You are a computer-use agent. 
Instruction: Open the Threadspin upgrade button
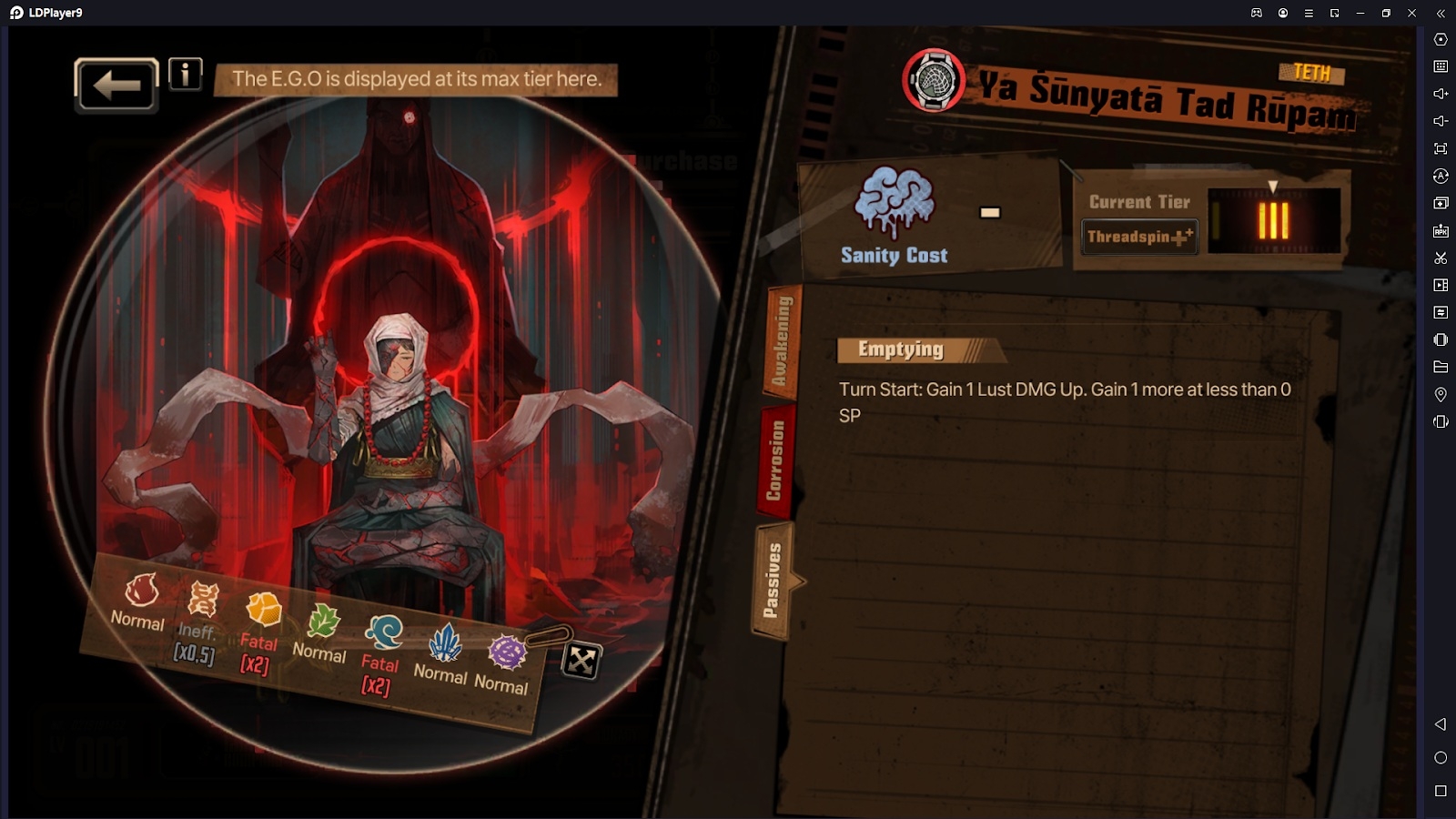(x=1139, y=237)
